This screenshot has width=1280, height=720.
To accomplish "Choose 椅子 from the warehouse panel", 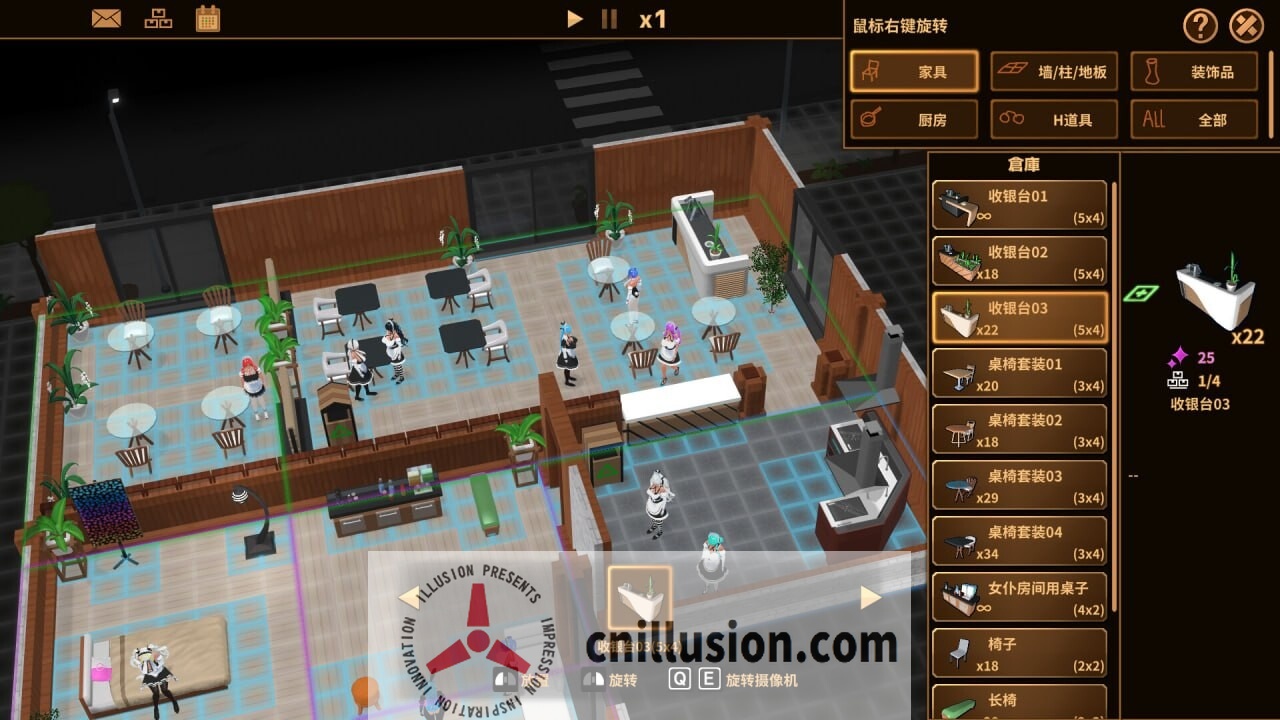I will [x=1018, y=653].
